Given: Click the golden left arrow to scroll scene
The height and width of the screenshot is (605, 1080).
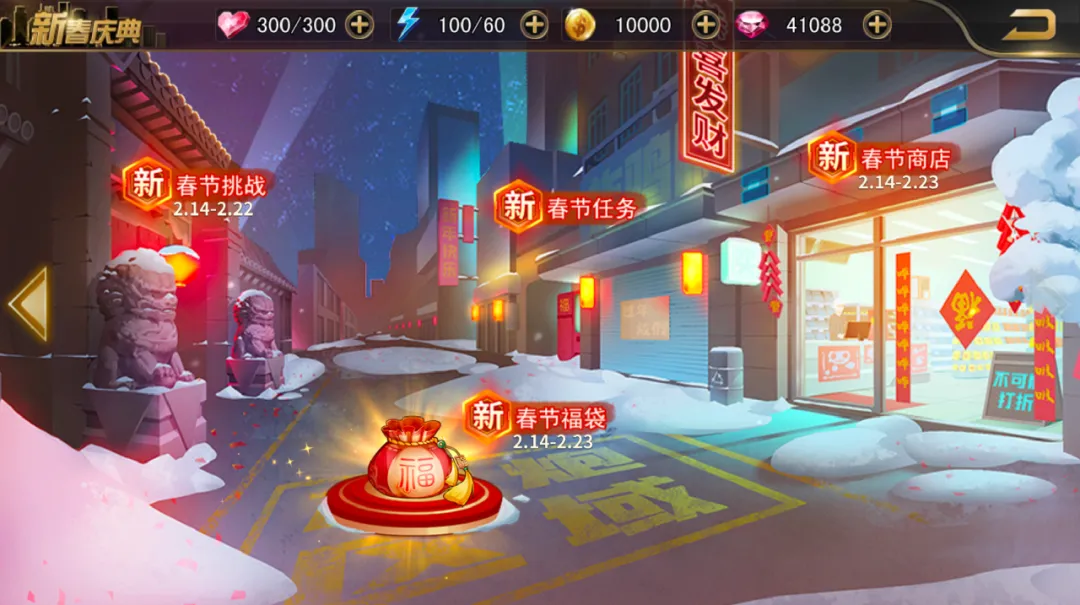Looking at the screenshot, I should (x=29, y=304).
